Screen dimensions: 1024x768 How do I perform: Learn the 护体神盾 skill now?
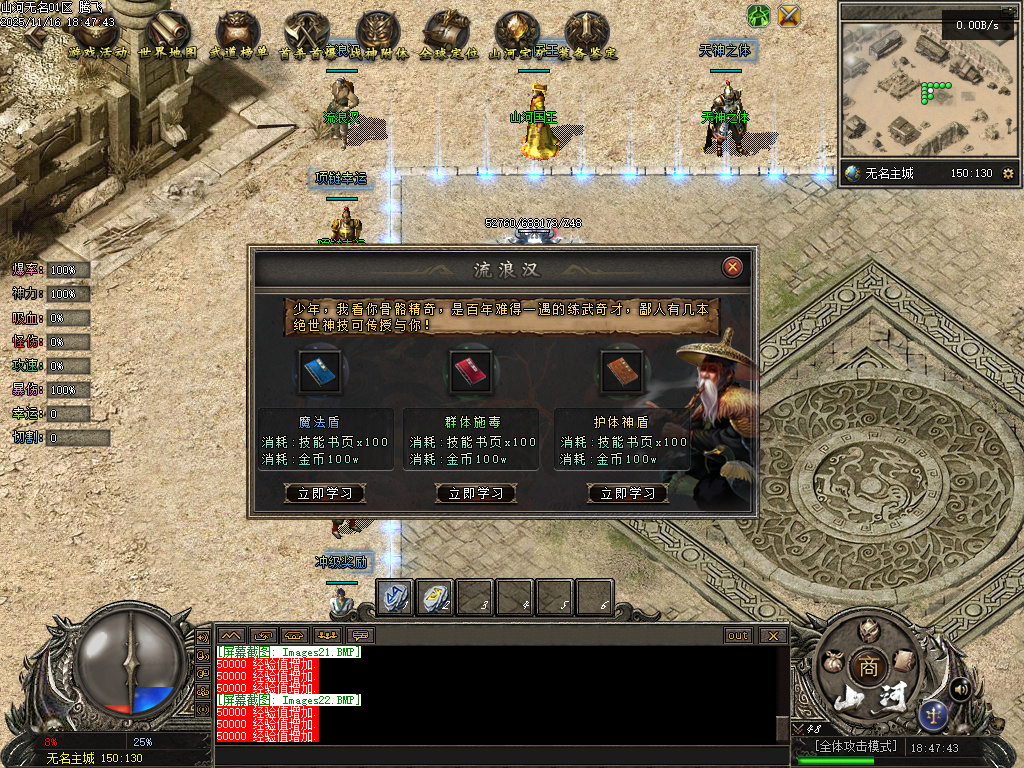628,493
